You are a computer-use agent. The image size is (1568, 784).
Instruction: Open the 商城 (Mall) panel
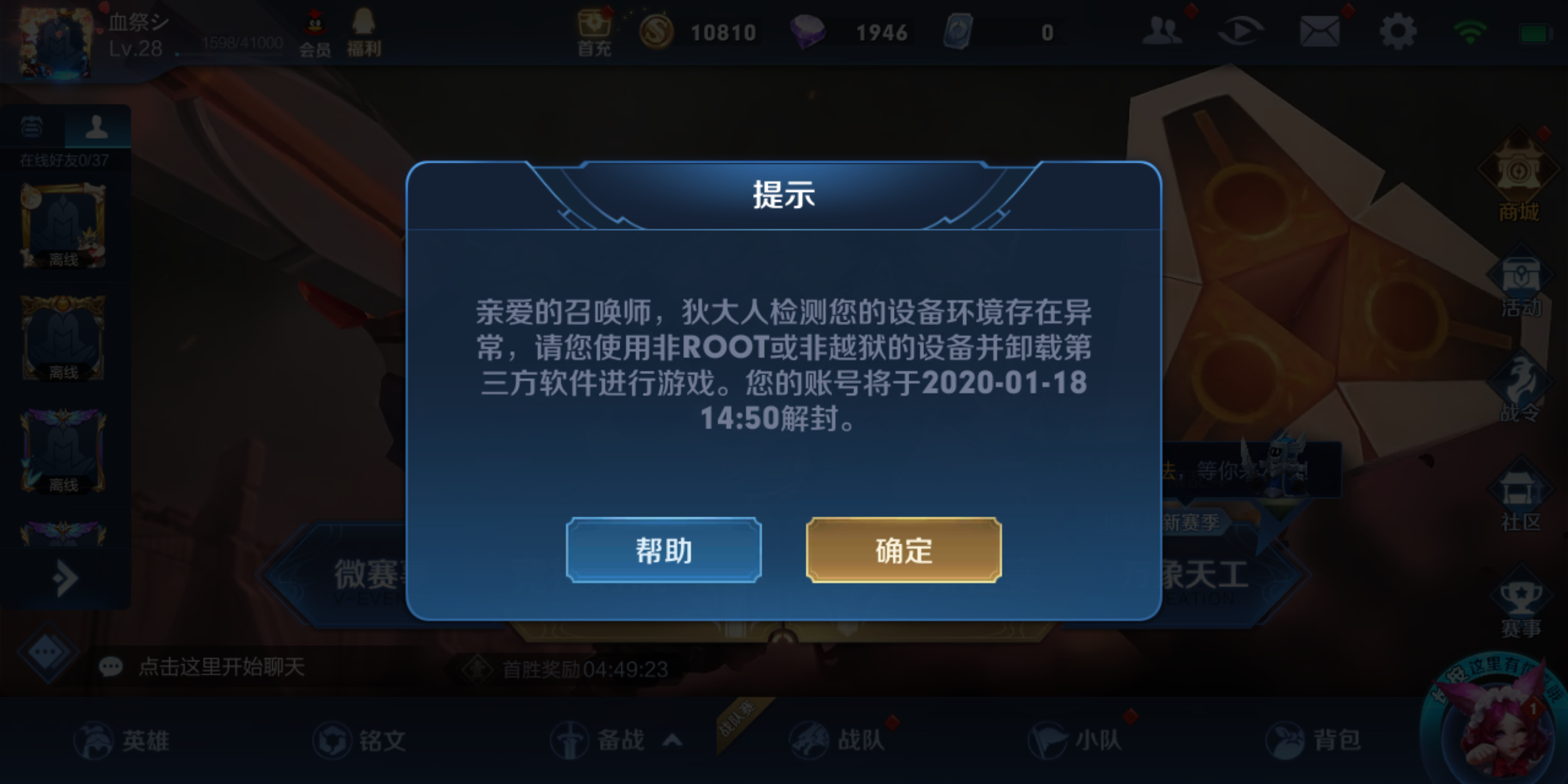[1521, 182]
